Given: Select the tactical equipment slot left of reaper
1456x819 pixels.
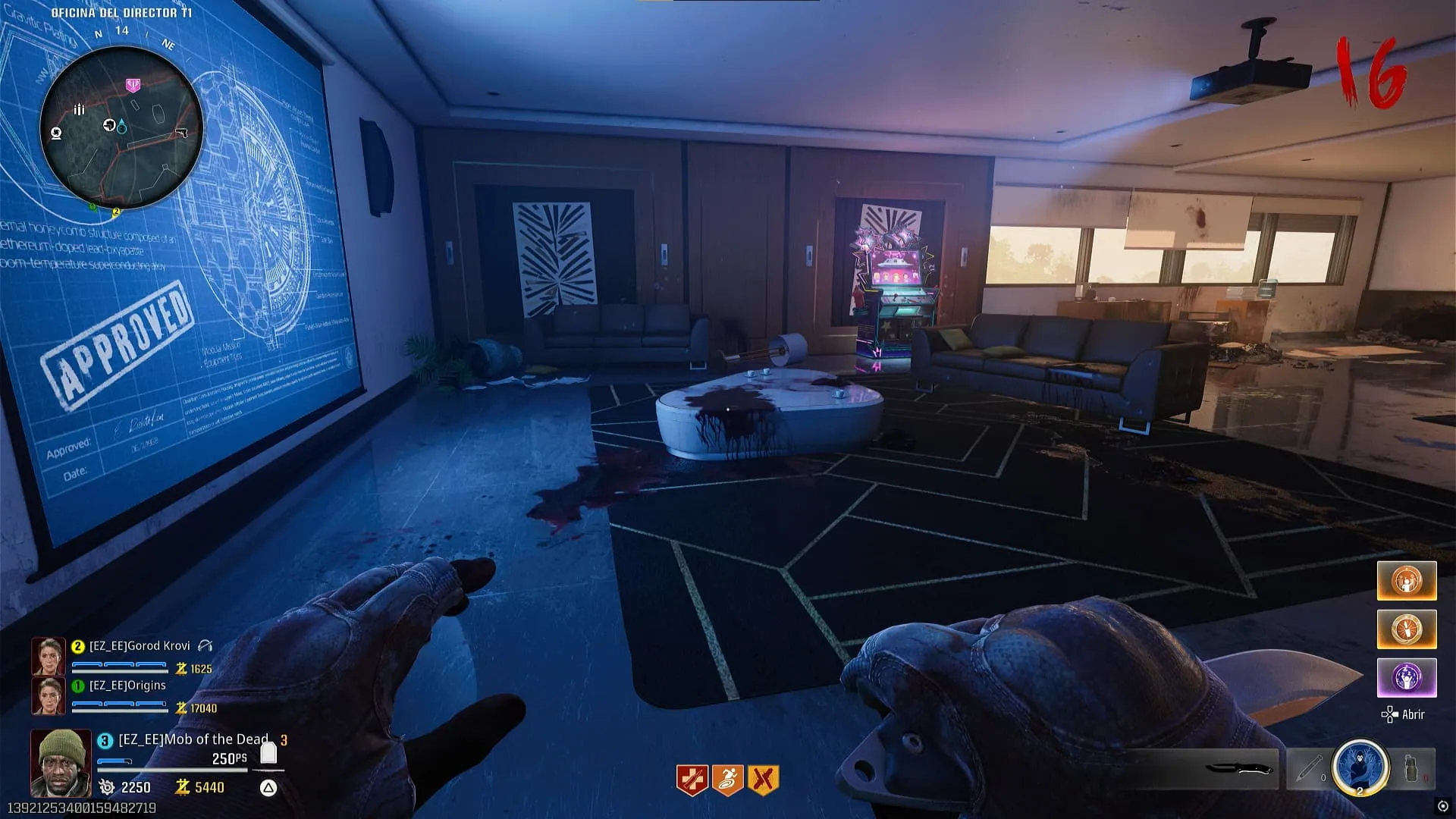Looking at the screenshot, I should tap(1309, 769).
